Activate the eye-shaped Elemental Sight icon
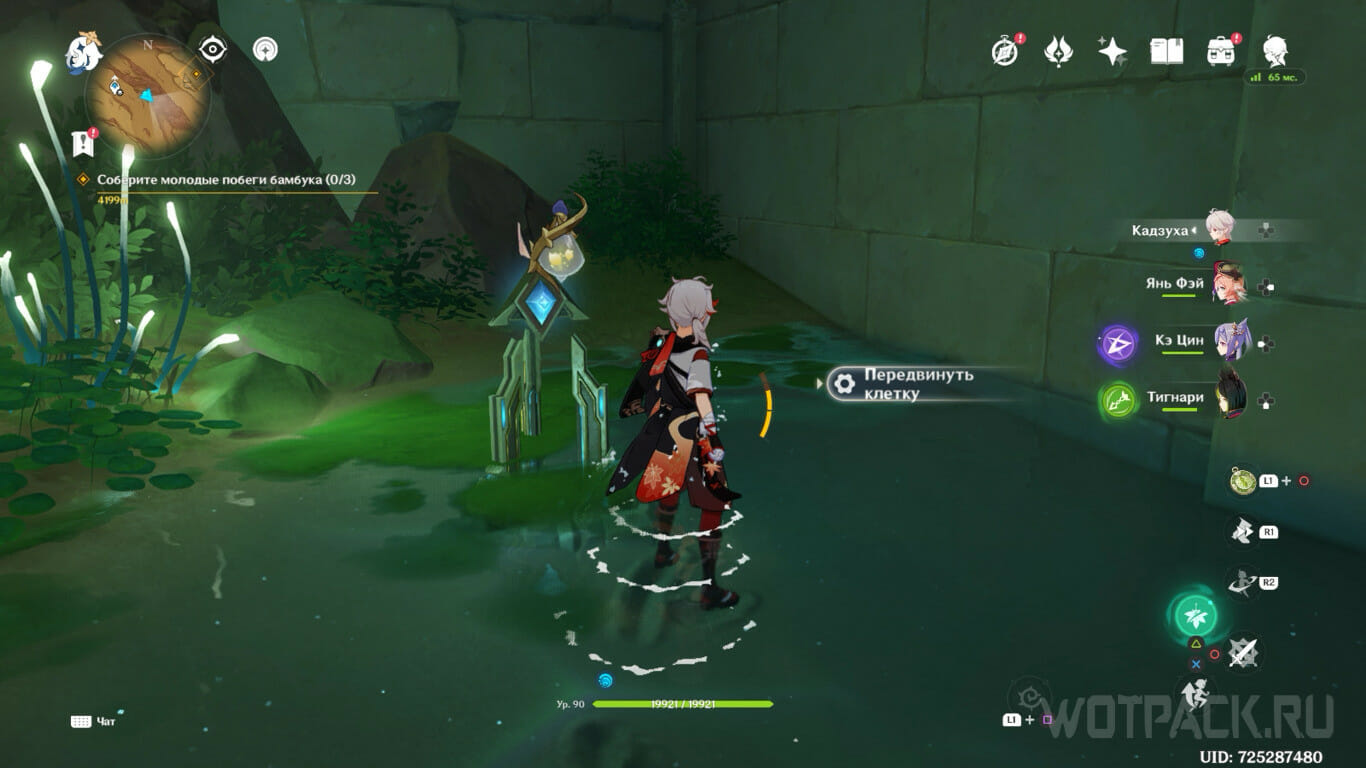 (x=213, y=48)
